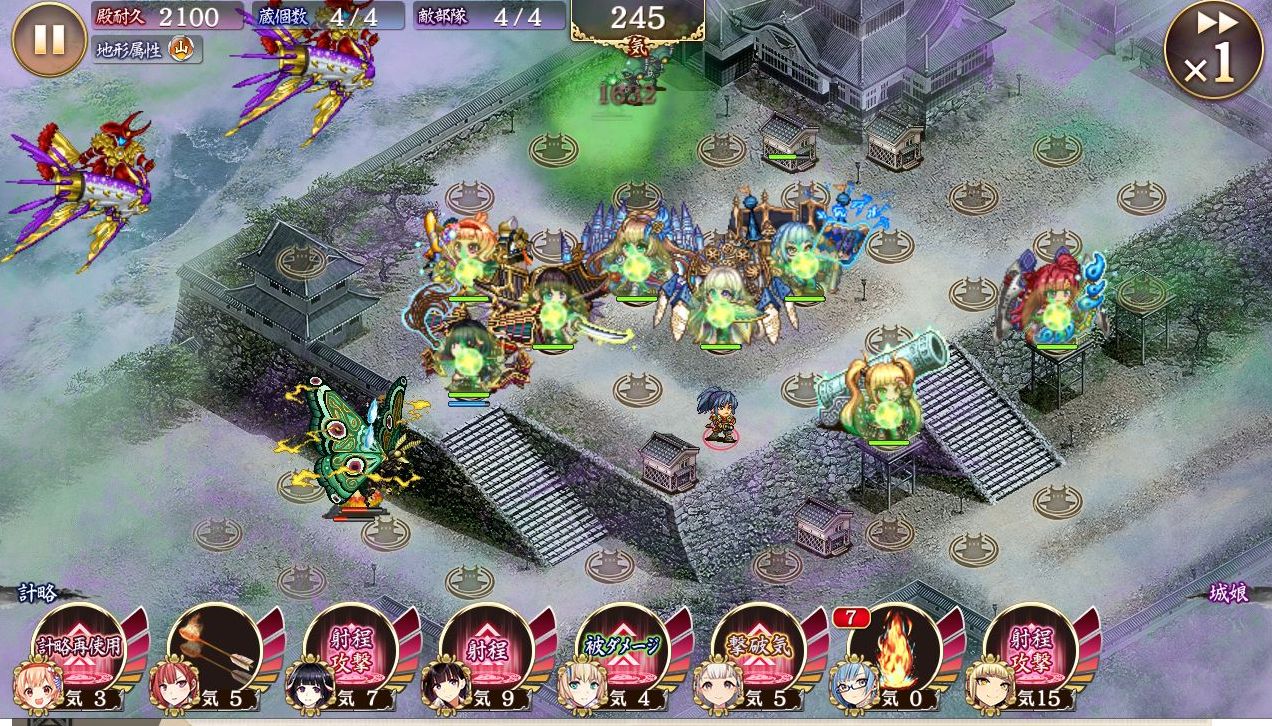Switch to the 城娘 panel
This screenshot has height=726, width=1272.
(x=1228, y=593)
